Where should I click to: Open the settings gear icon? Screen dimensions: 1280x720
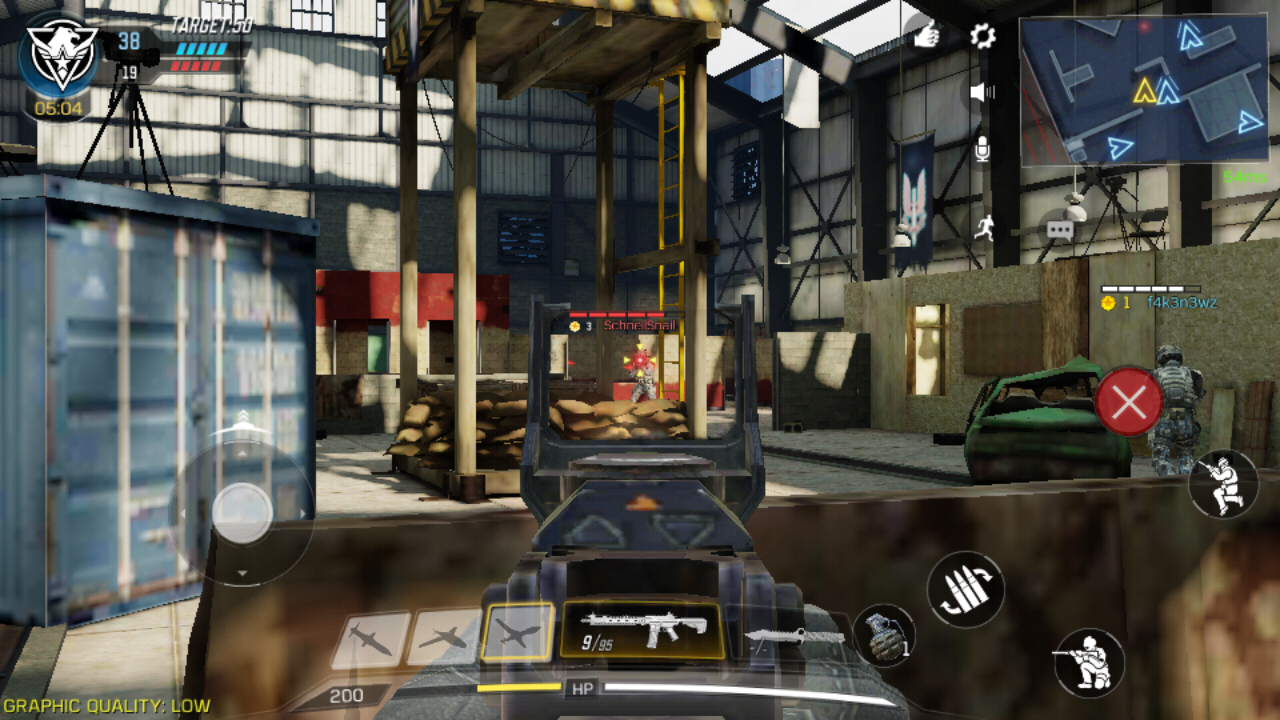click(x=983, y=37)
